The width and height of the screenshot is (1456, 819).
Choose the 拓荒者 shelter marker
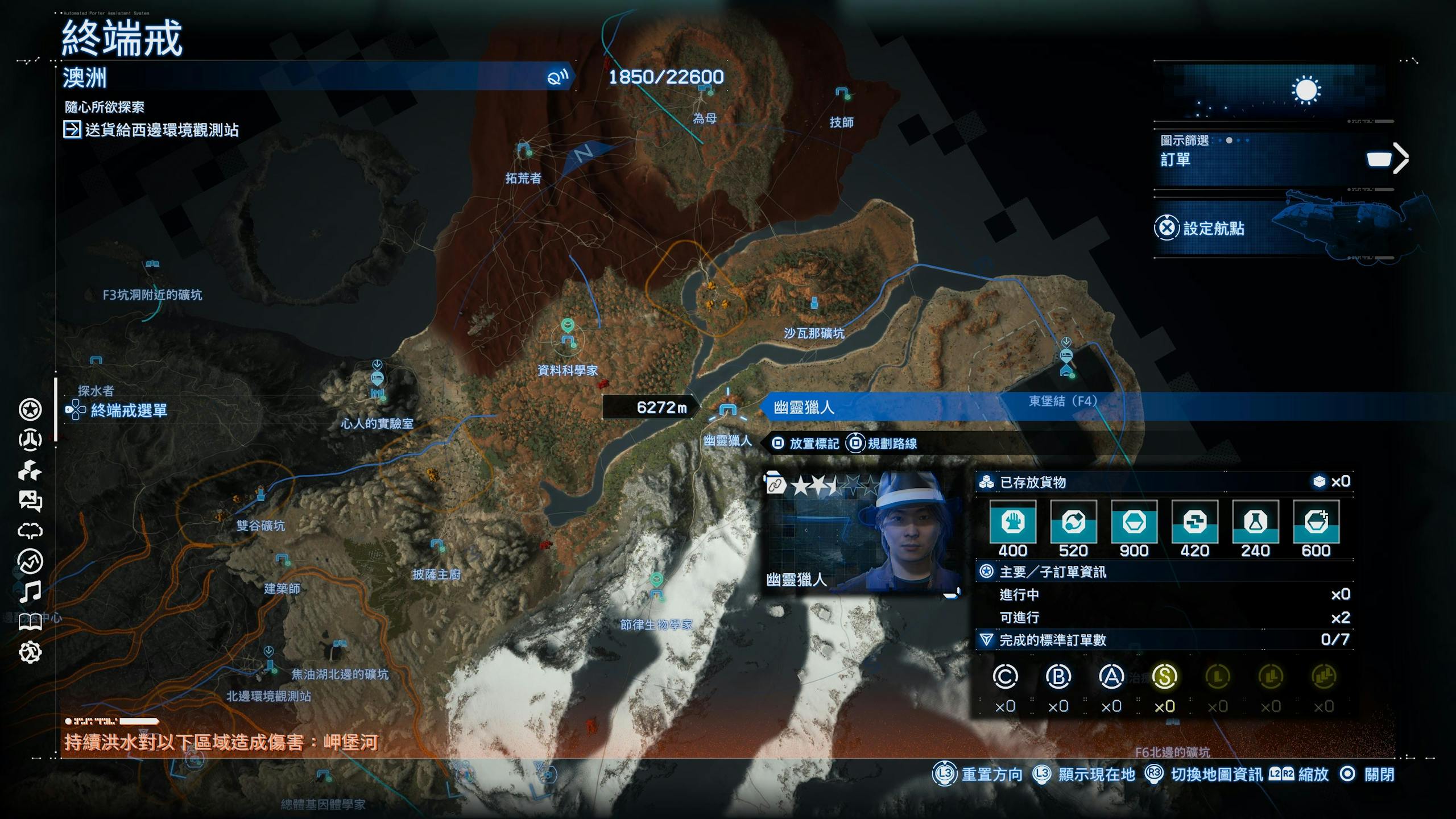[x=523, y=150]
